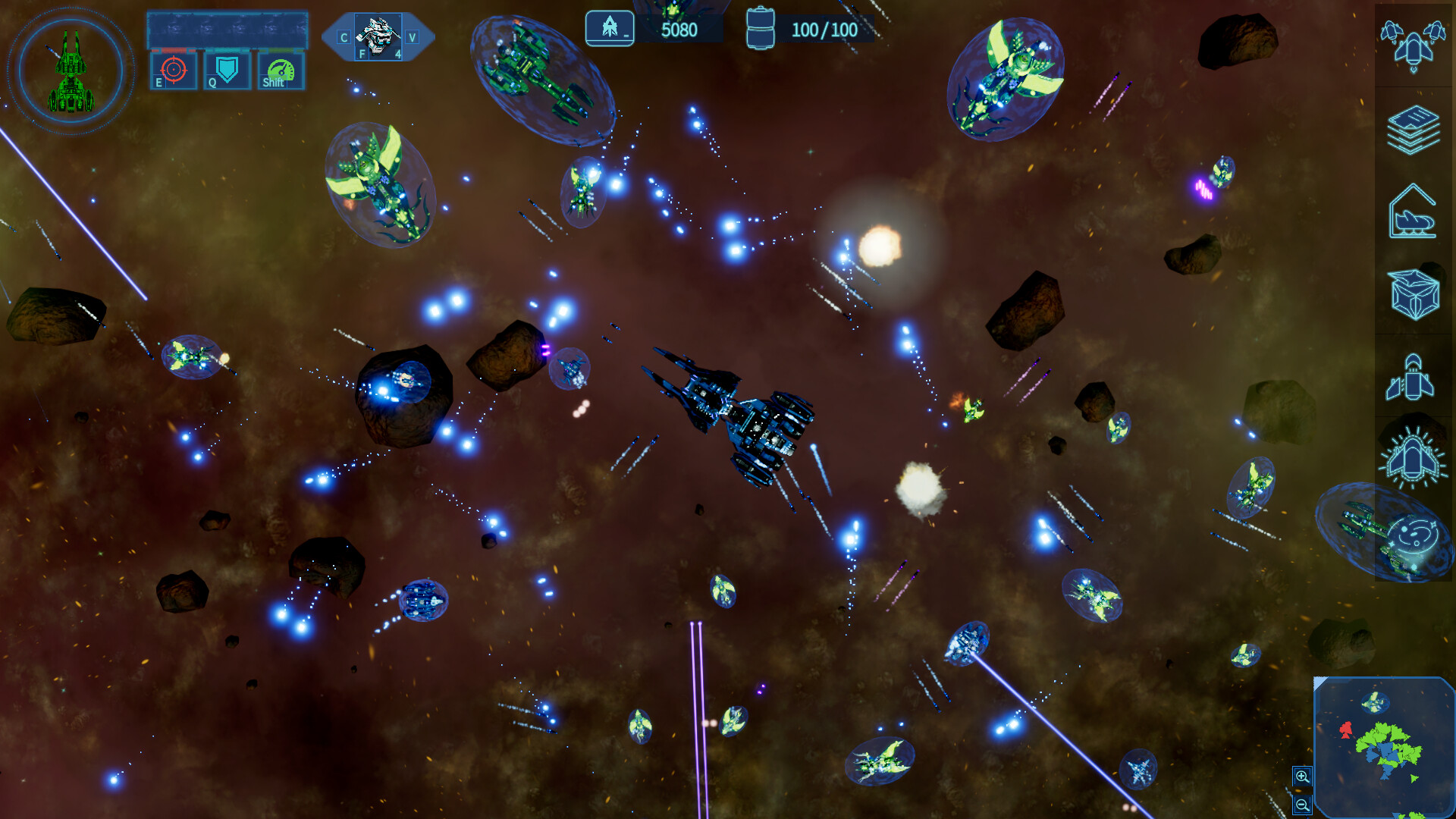Click the rocket ship resource icon showing 5080

pyautogui.click(x=610, y=29)
